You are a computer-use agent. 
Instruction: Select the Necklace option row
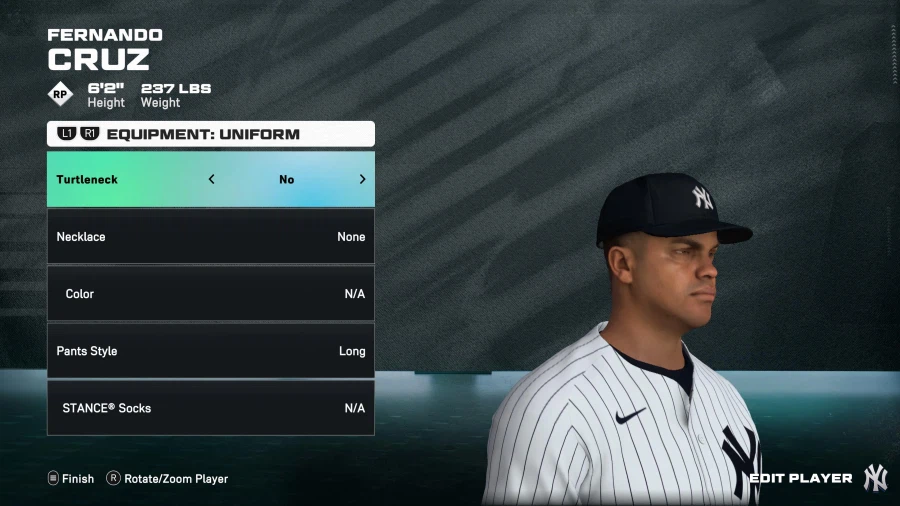210,237
